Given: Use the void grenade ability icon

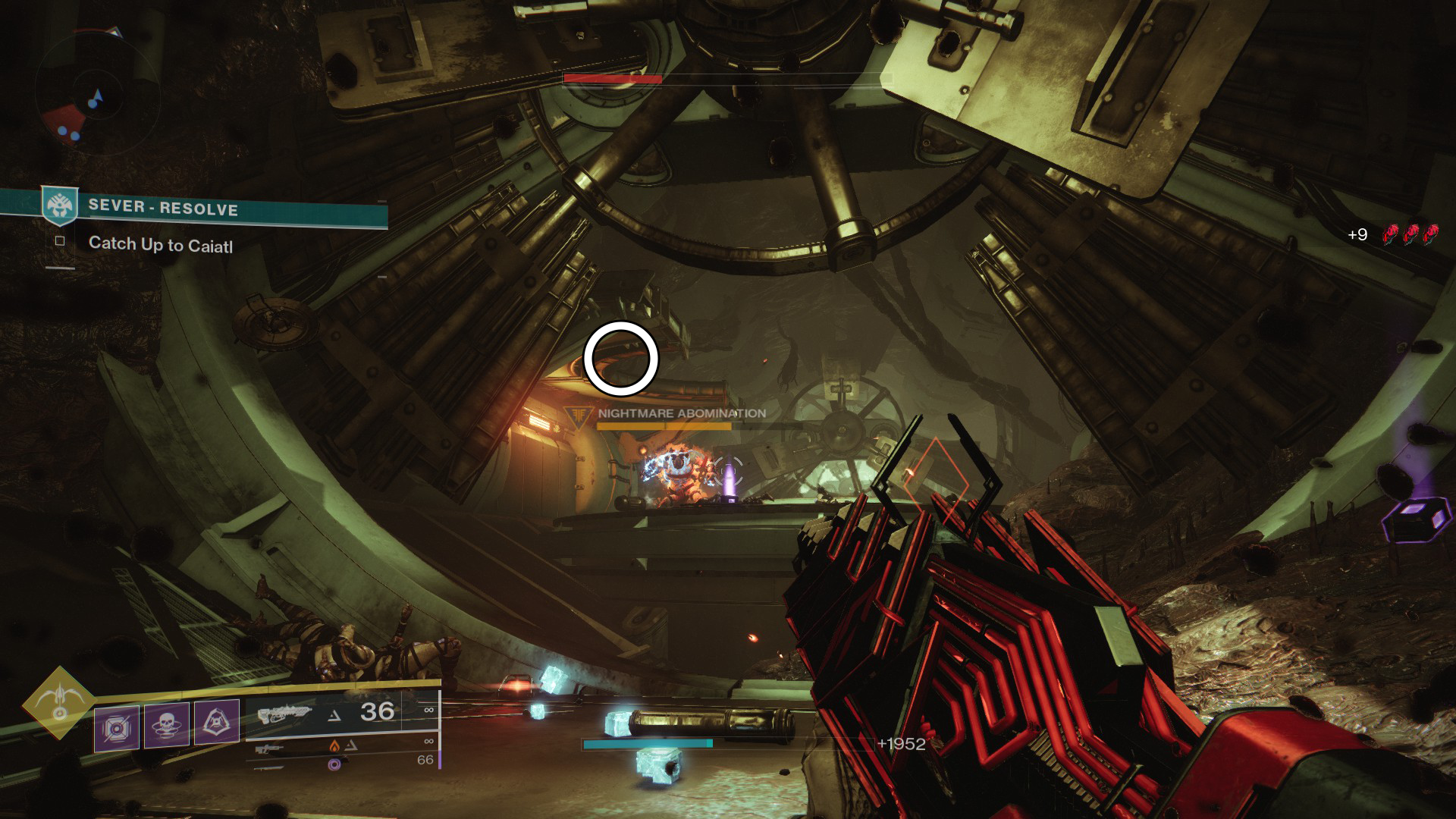Looking at the screenshot, I should (x=117, y=728).
